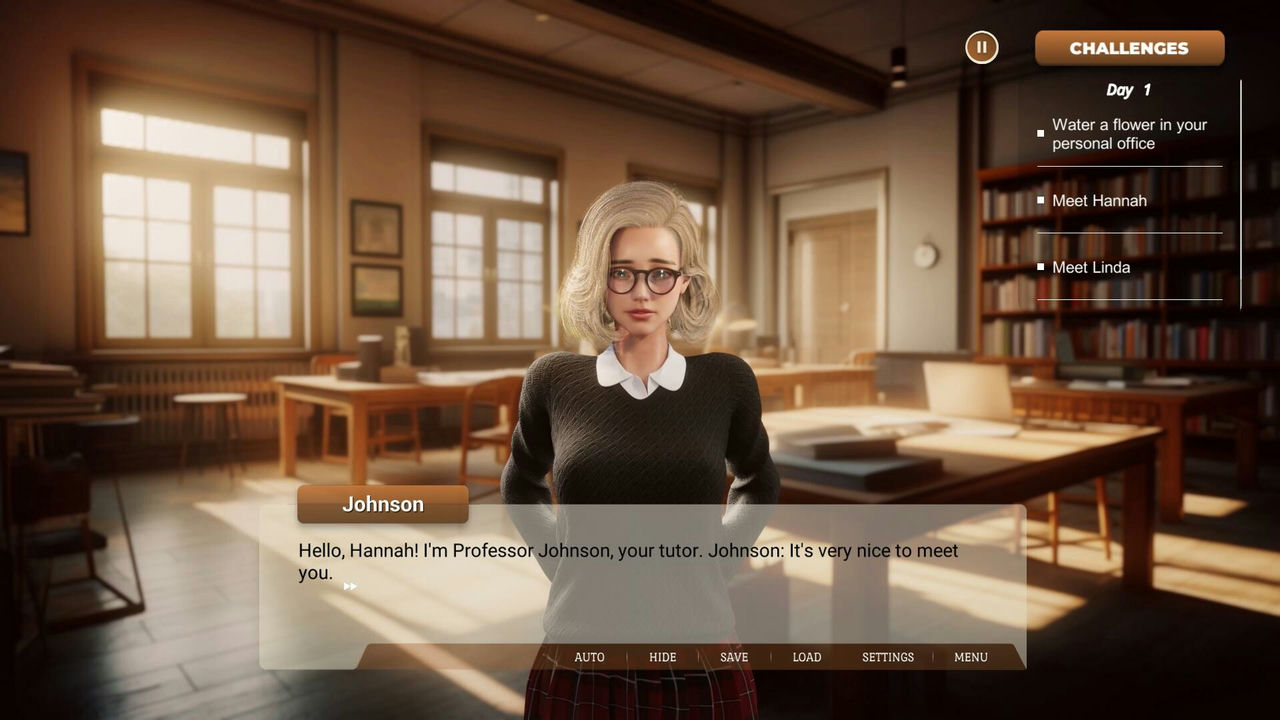Open the SETTINGS menu

point(888,657)
